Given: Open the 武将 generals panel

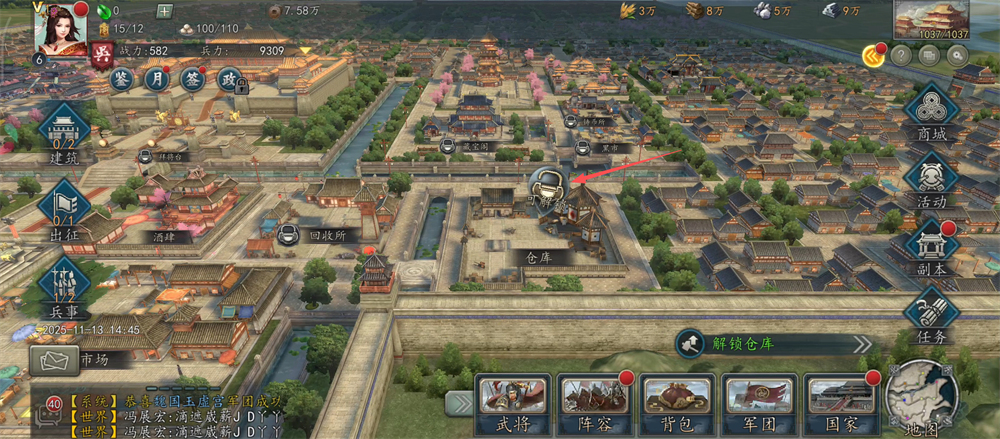Looking at the screenshot, I should click(x=511, y=403).
